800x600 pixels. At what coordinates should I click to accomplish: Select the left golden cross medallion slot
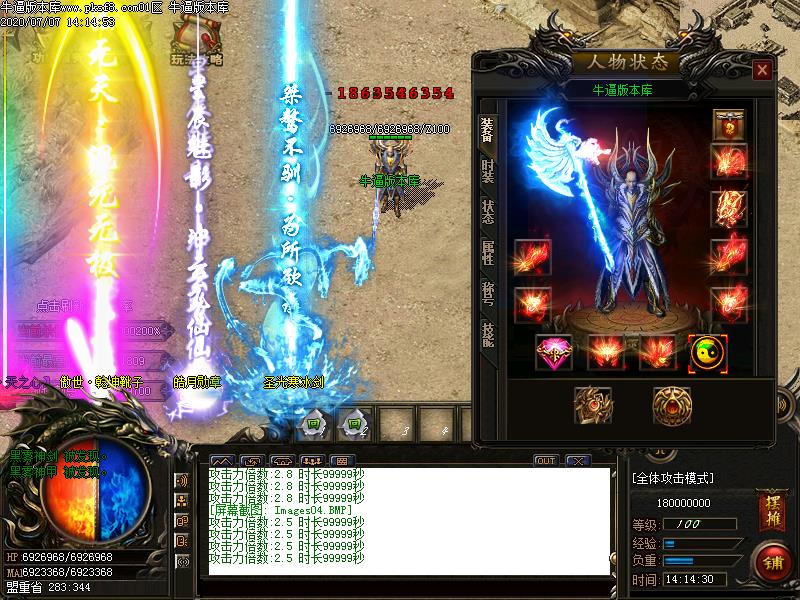click(593, 405)
